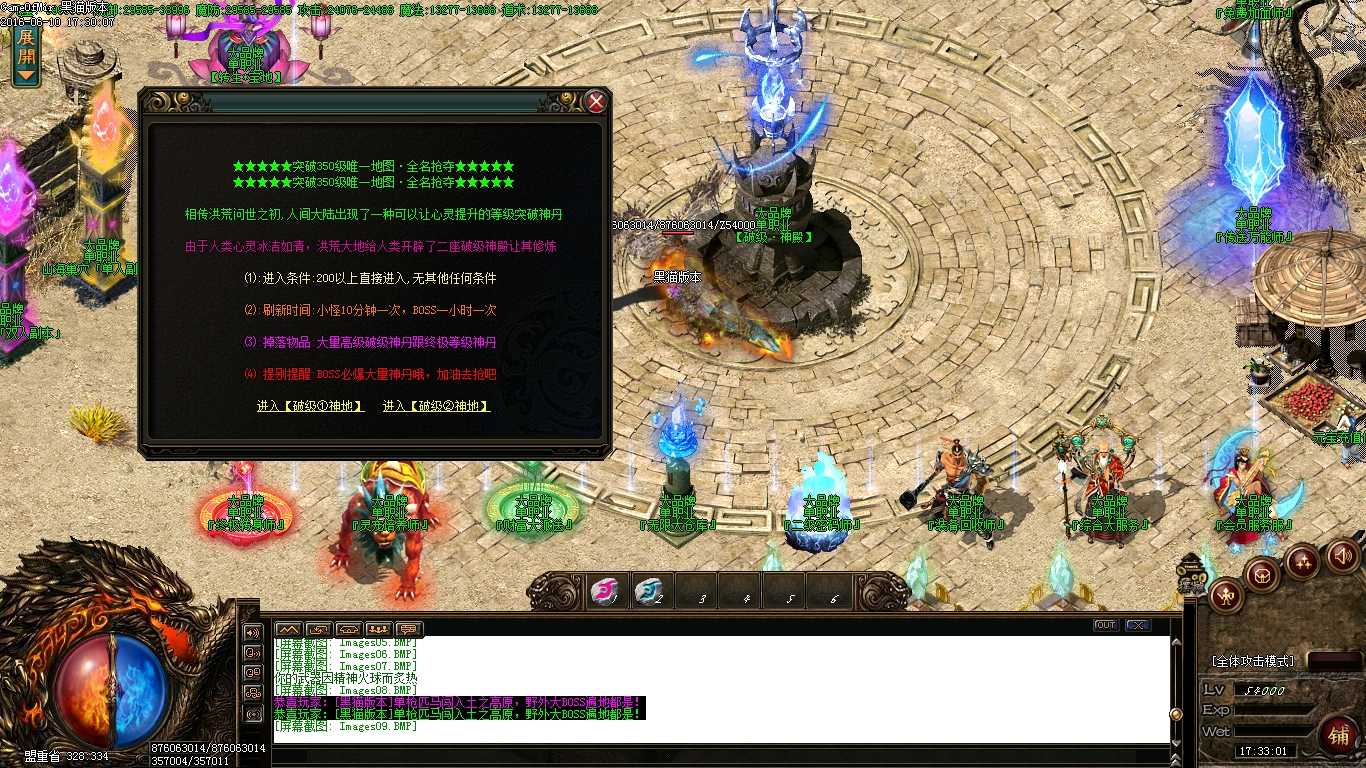Click the wings icon on the right sidebar
The height and width of the screenshot is (768, 1366).
point(1303,560)
